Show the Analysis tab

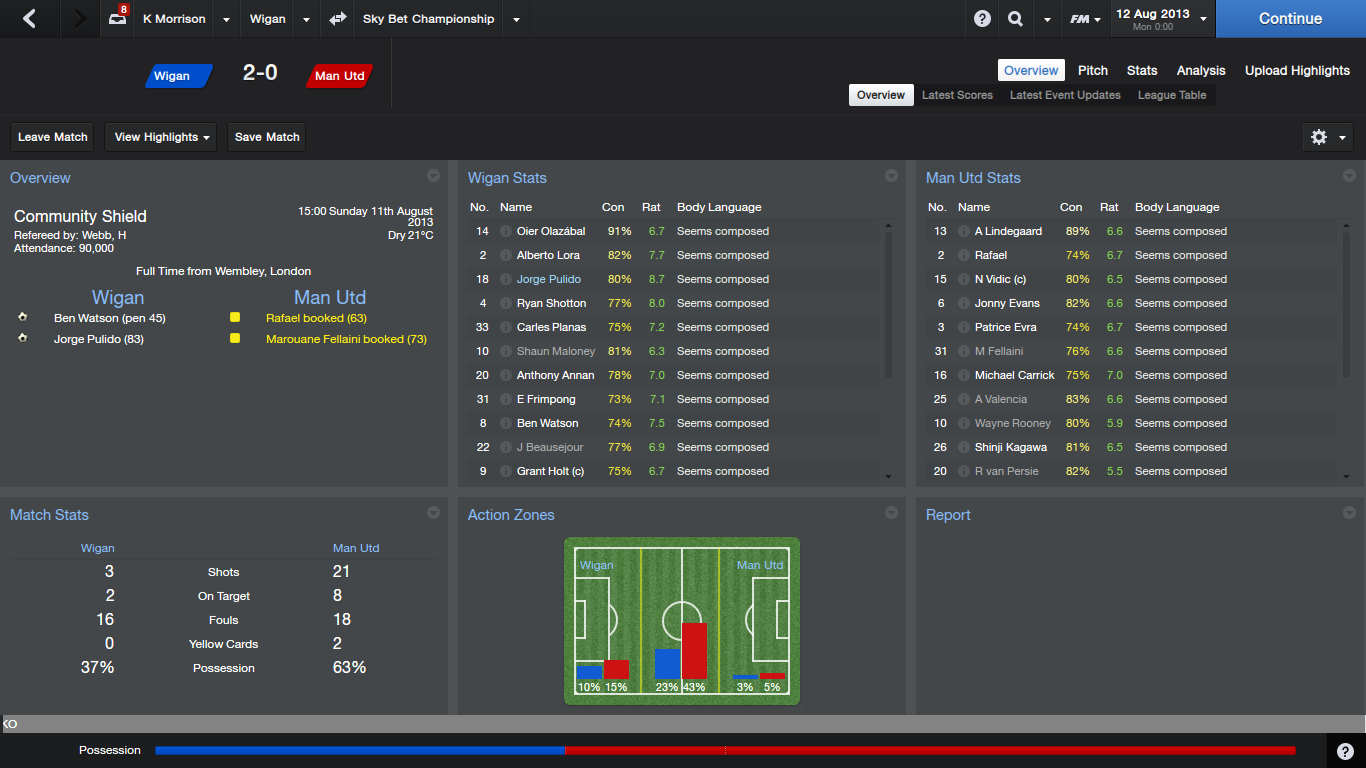pyautogui.click(x=1201, y=70)
